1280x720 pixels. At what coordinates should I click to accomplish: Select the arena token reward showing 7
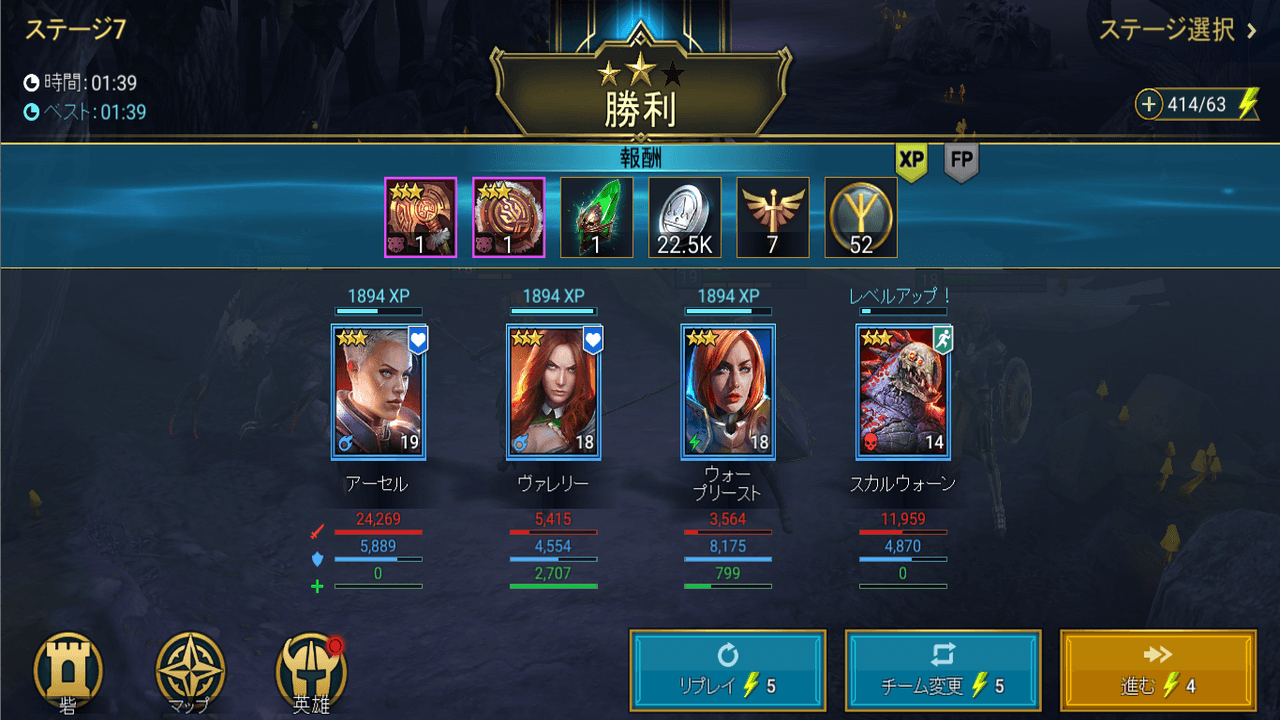click(772, 216)
